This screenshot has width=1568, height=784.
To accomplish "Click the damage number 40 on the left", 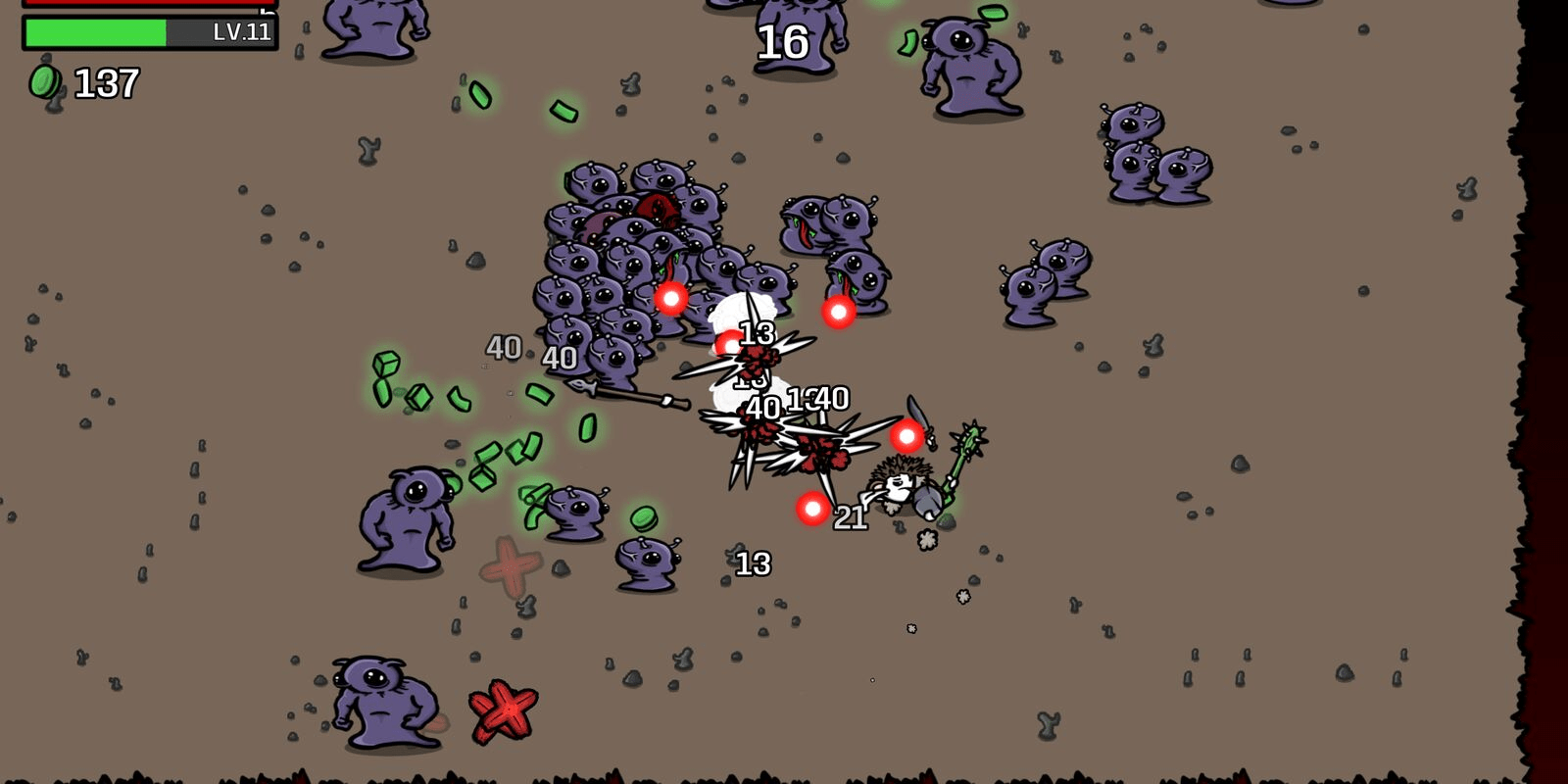I will point(504,346).
